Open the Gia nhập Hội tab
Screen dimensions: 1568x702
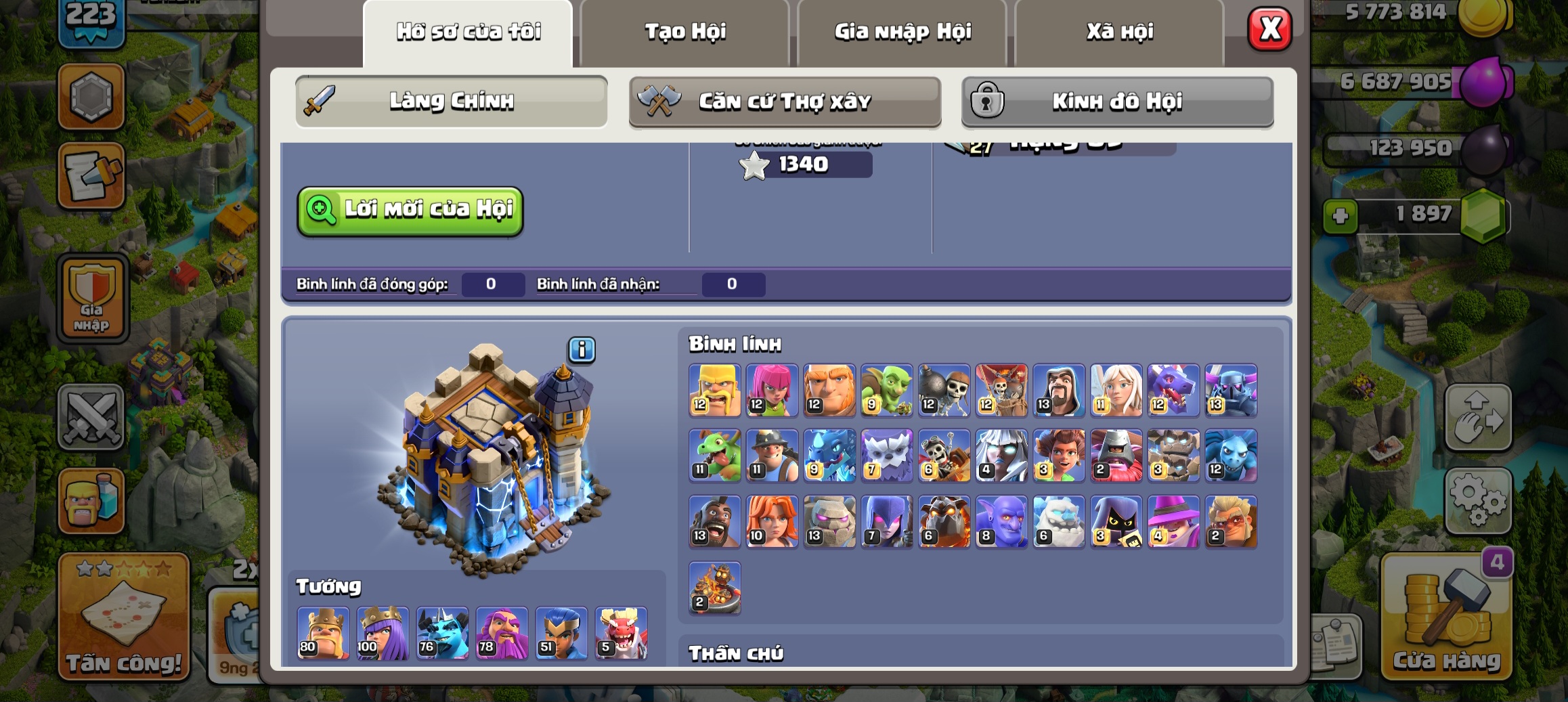coord(902,32)
